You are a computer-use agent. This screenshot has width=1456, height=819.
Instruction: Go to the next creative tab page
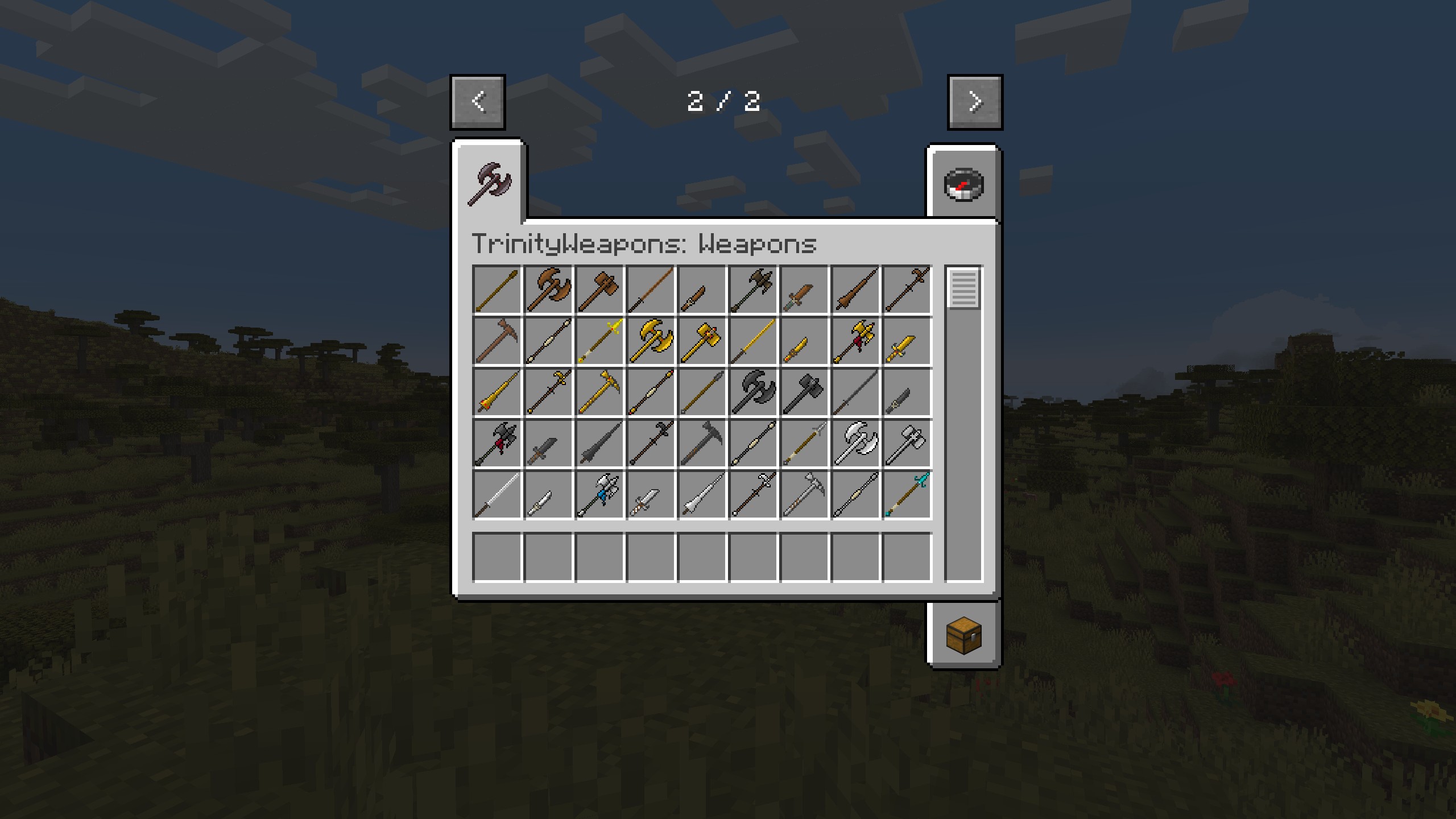975,102
